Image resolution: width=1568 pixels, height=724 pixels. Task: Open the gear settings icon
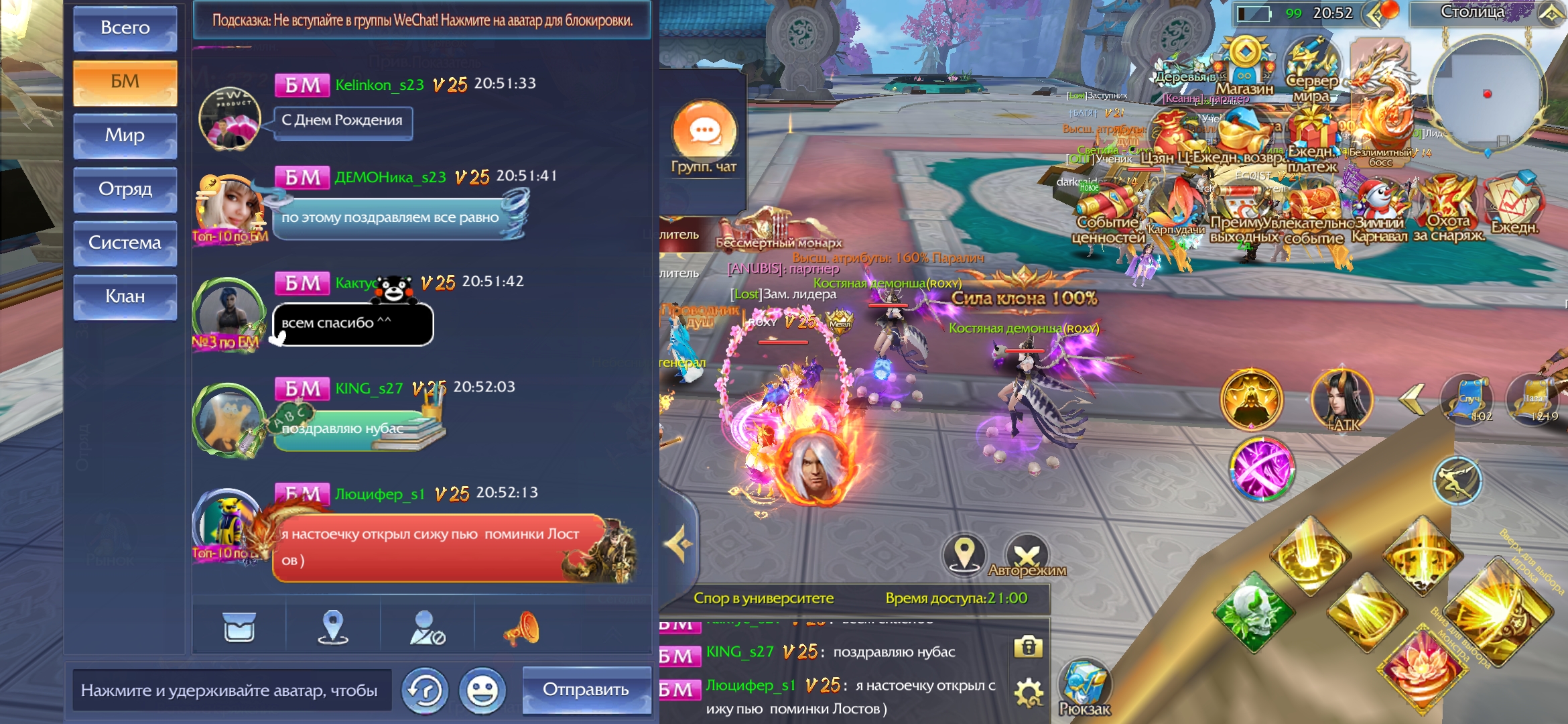[1028, 692]
